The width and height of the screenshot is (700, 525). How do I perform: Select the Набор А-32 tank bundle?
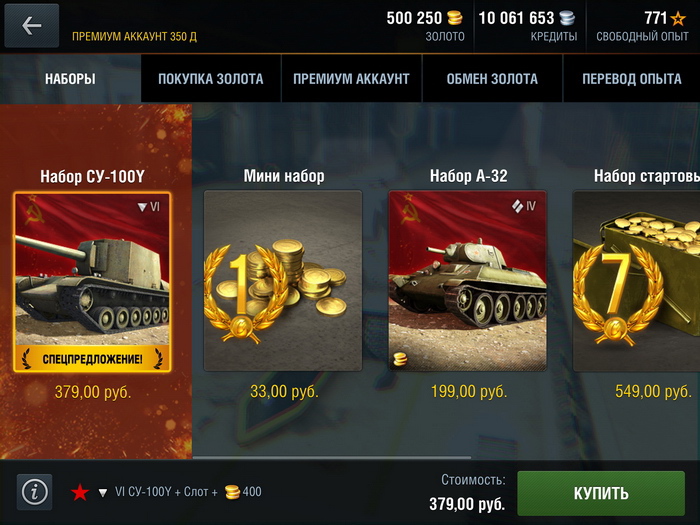468,281
